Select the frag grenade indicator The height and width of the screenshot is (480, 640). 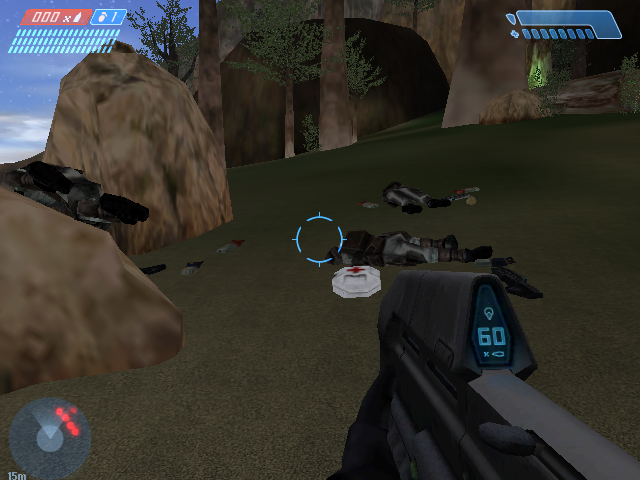[x=108, y=17]
